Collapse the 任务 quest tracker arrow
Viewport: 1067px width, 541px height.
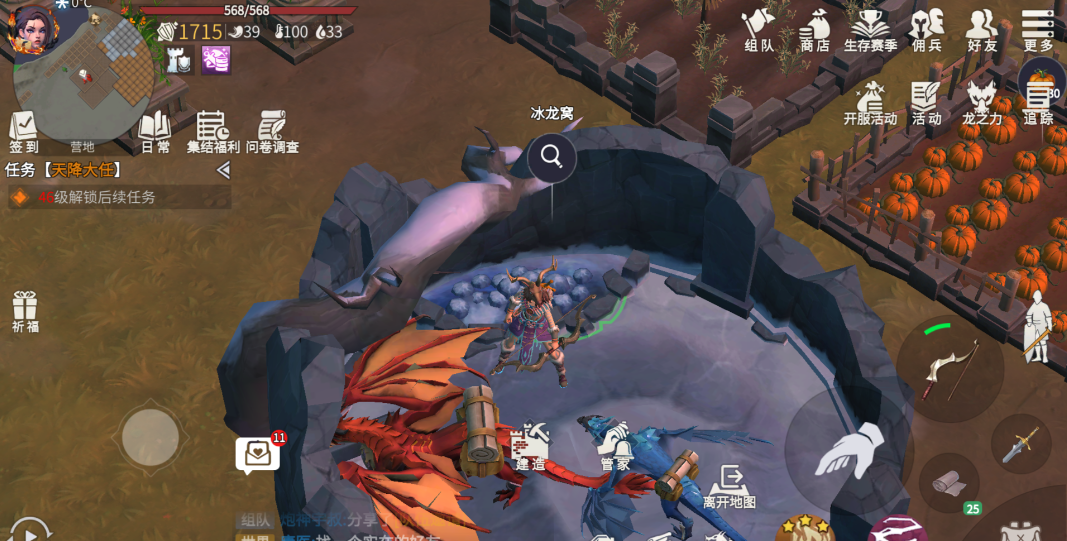click(x=223, y=170)
